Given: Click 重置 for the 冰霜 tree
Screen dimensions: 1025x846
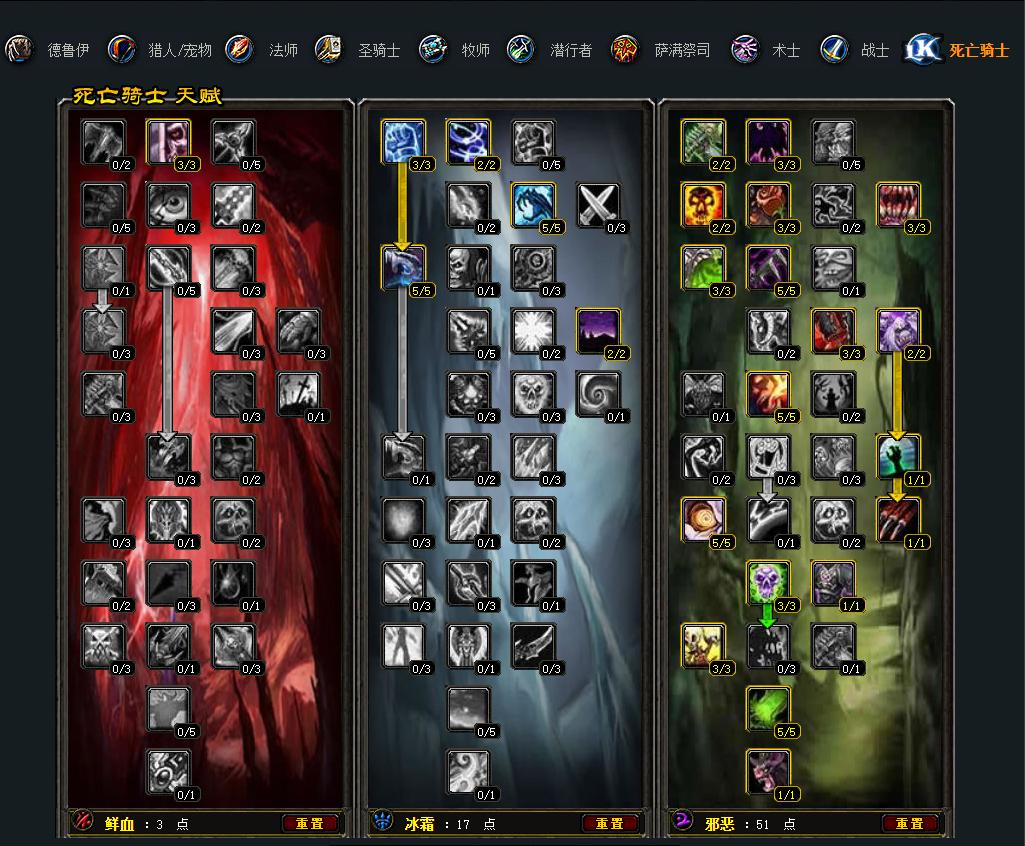Looking at the screenshot, I should (610, 824).
